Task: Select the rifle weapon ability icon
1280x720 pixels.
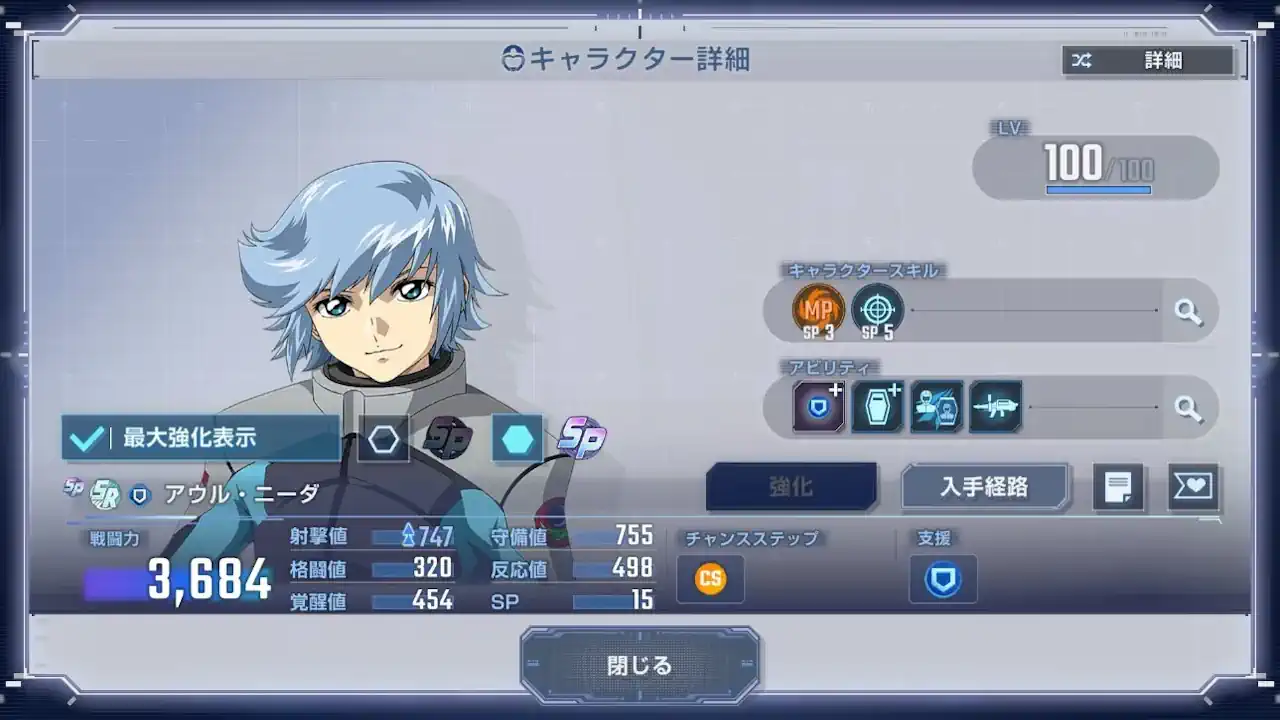Action: pyautogui.click(x=995, y=407)
